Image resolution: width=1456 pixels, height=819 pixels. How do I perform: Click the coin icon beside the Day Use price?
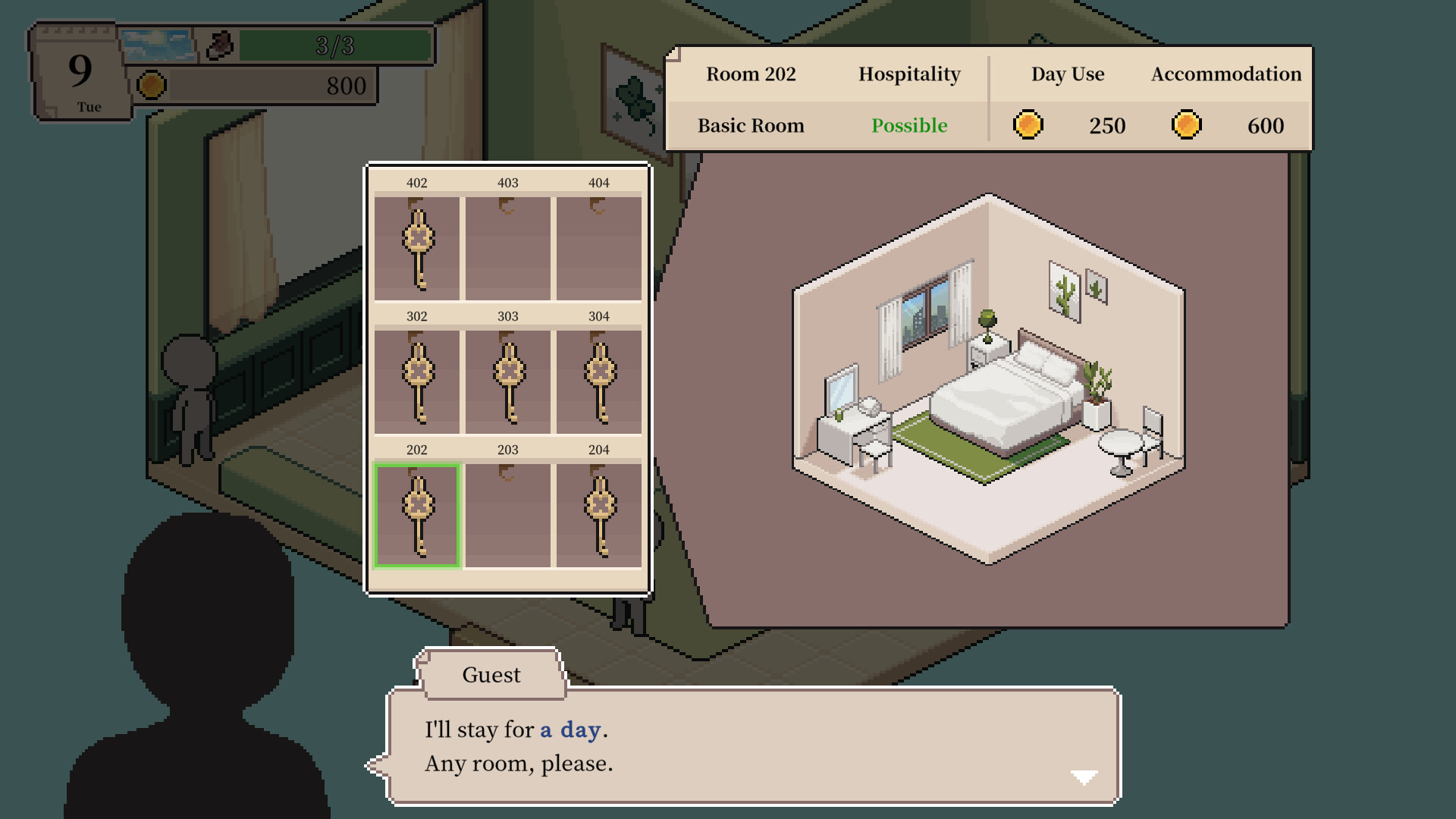coord(1028,125)
